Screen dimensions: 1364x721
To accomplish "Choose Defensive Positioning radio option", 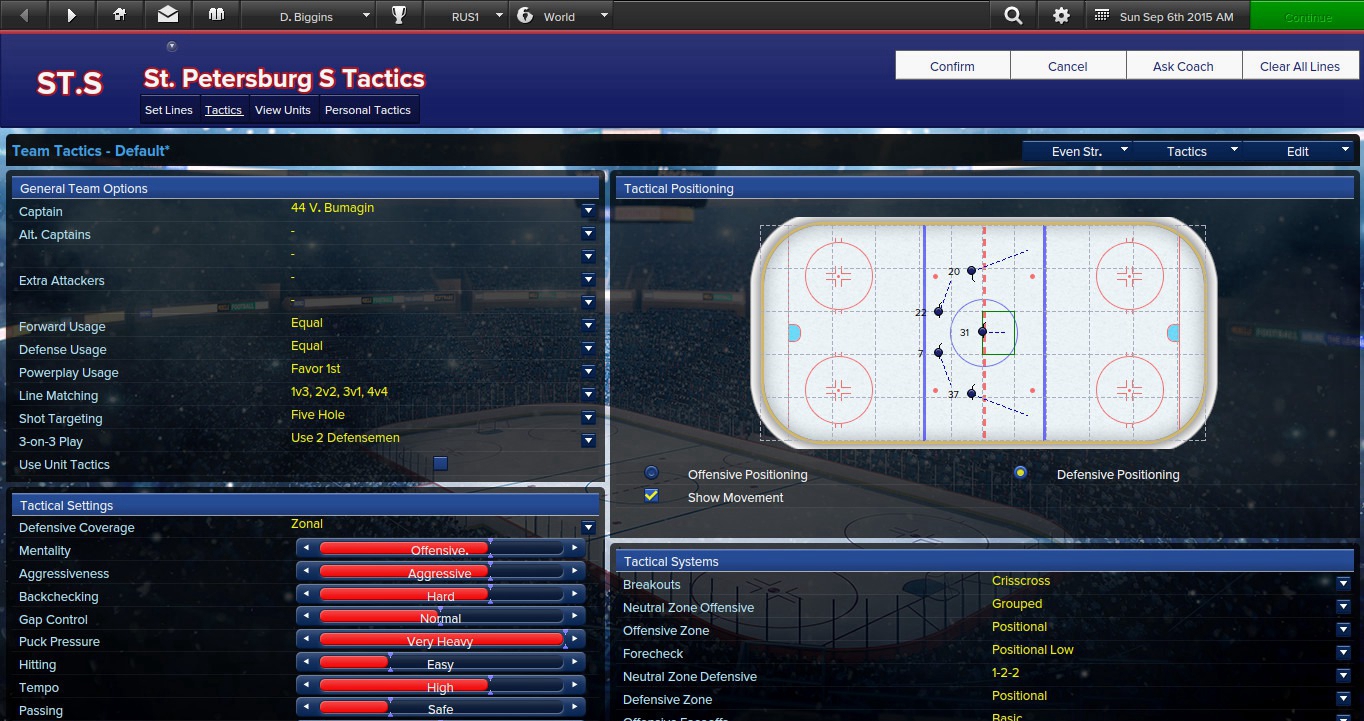I will (1020, 473).
